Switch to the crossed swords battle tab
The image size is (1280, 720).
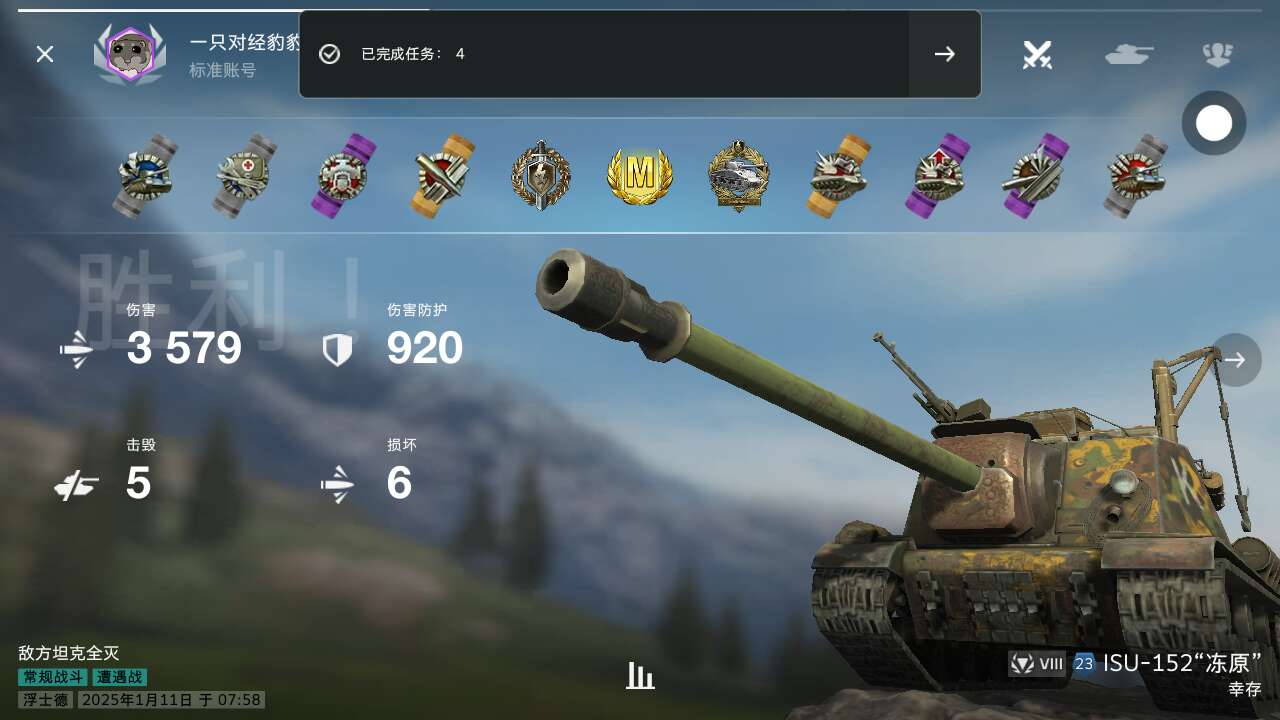tap(1037, 54)
